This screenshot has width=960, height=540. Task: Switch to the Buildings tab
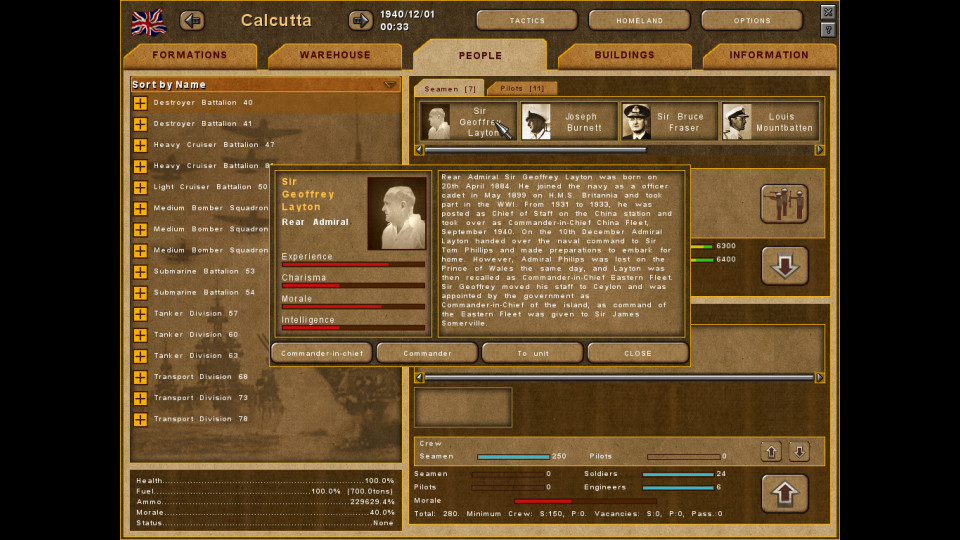tap(624, 56)
